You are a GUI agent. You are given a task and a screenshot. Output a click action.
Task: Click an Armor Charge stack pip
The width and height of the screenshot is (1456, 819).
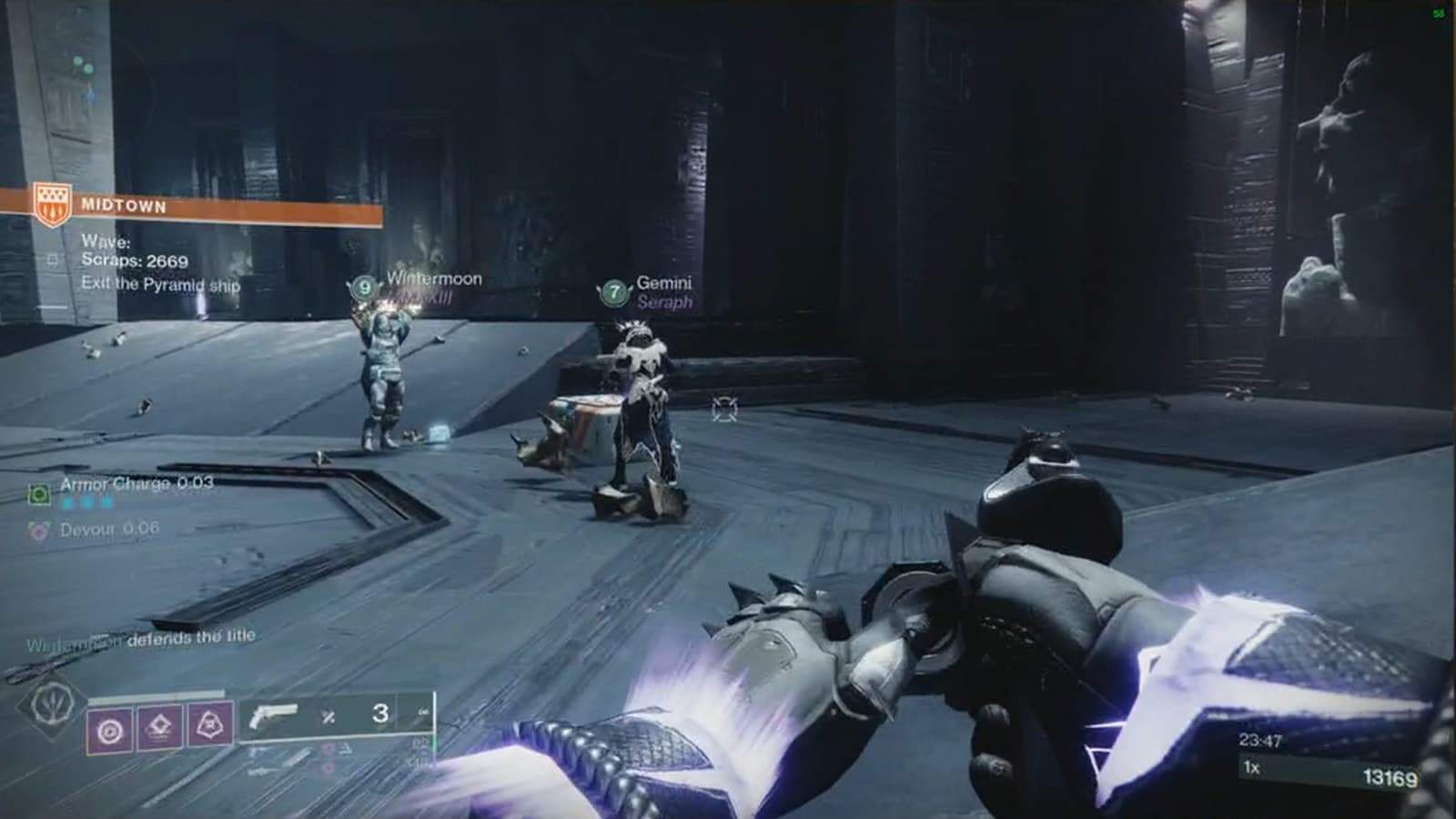click(x=86, y=500)
